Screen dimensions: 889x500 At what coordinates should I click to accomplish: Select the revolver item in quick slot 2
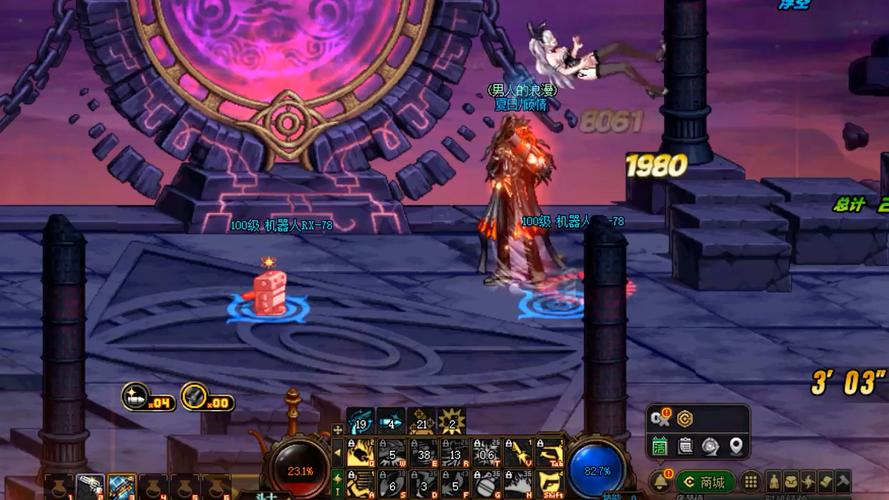coord(89,487)
